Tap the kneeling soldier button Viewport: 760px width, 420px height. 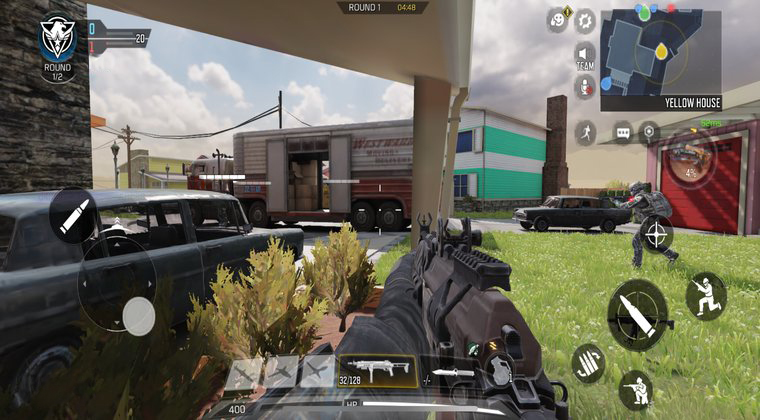636,389
